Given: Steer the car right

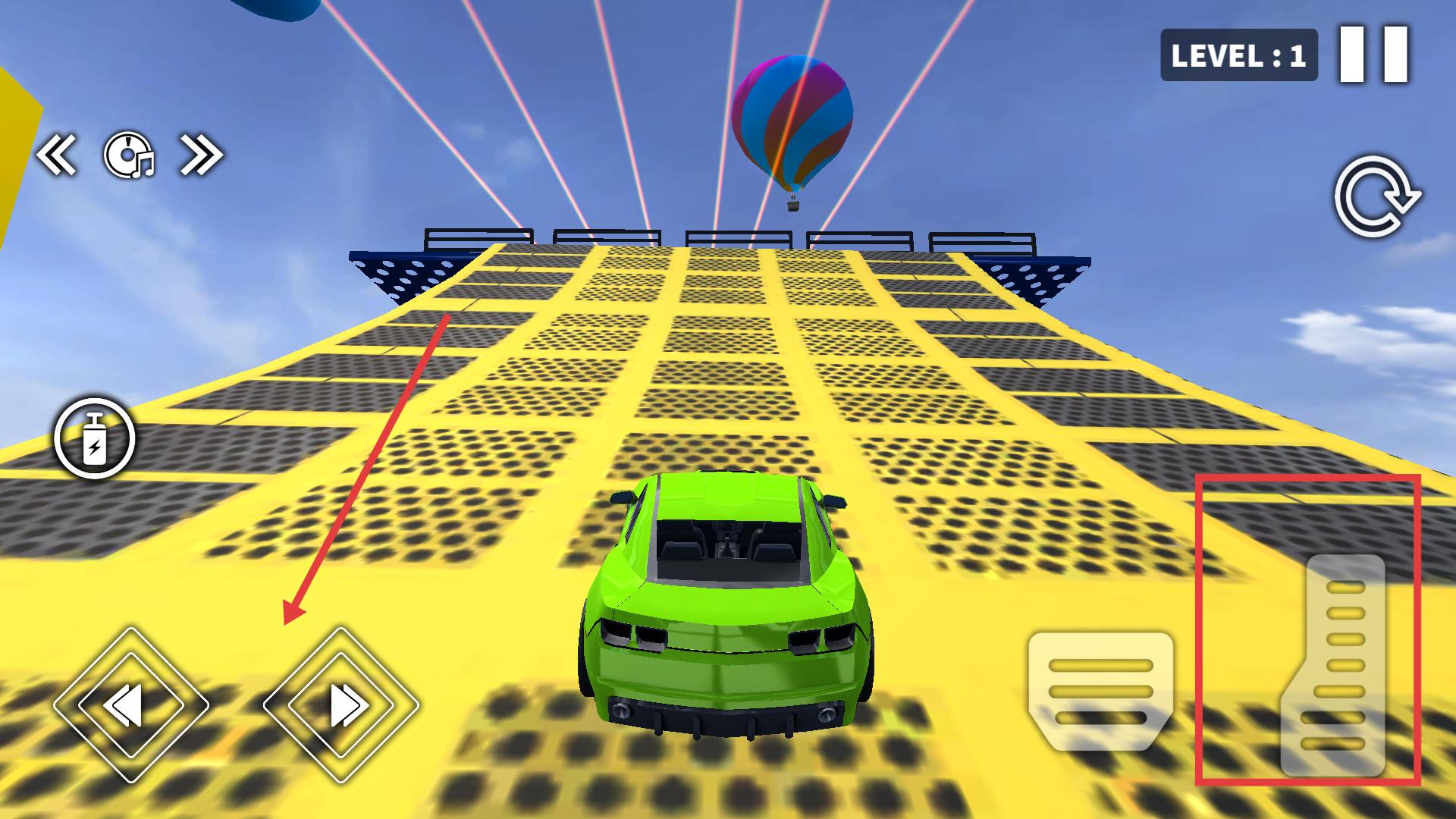Looking at the screenshot, I should 340,705.
